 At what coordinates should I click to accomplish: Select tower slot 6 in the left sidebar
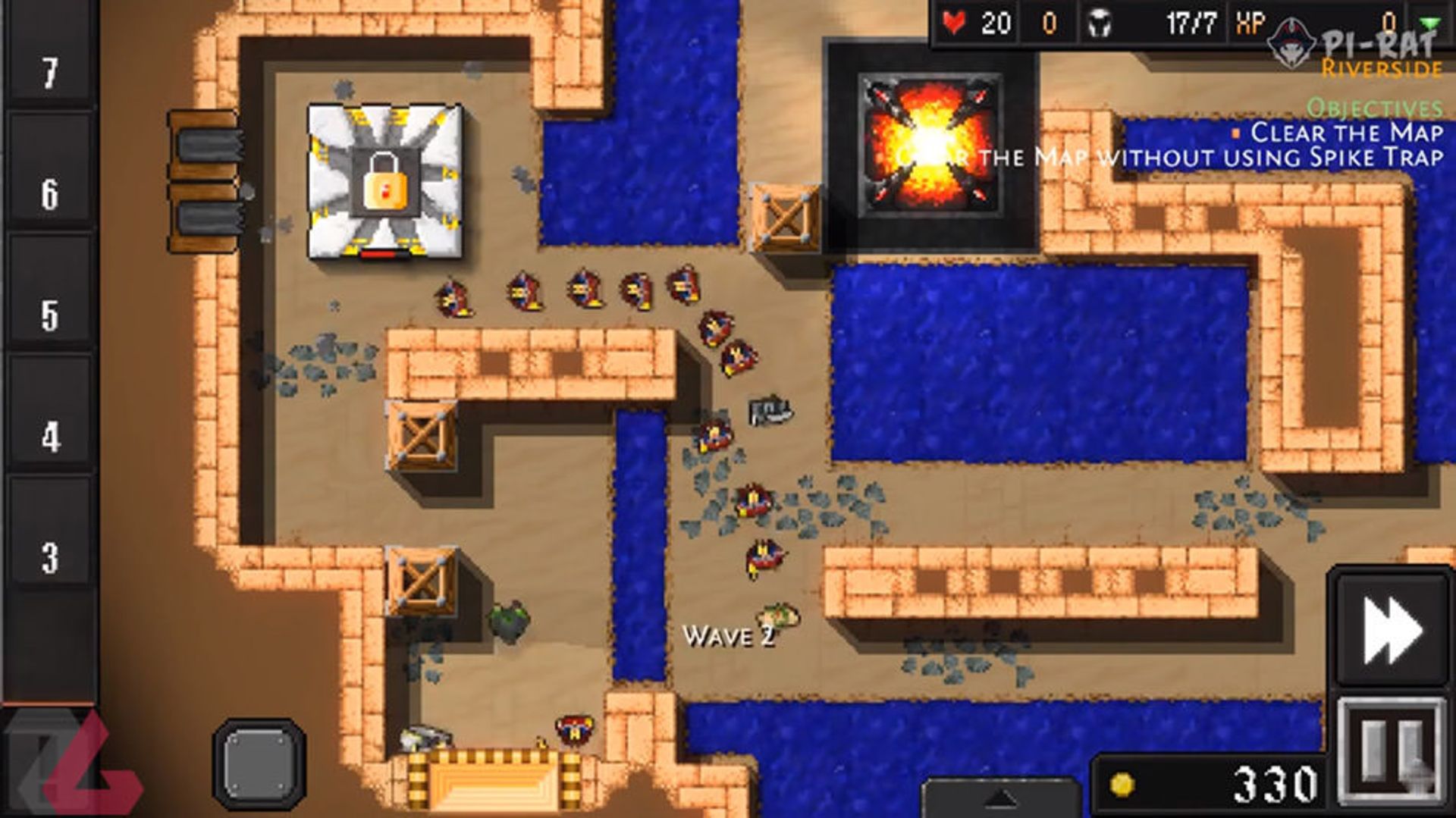point(49,193)
